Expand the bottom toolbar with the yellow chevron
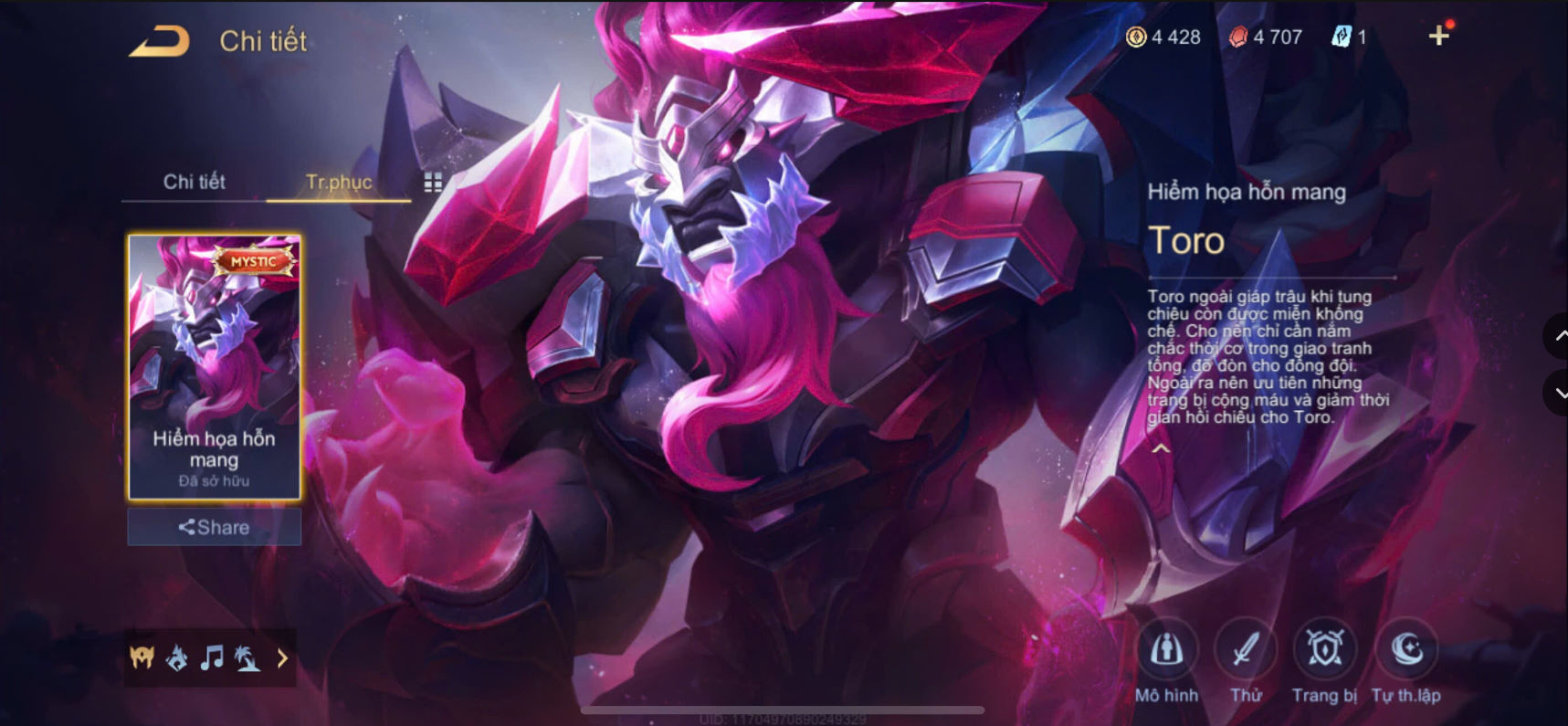This screenshot has width=1568, height=726. click(283, 657)
